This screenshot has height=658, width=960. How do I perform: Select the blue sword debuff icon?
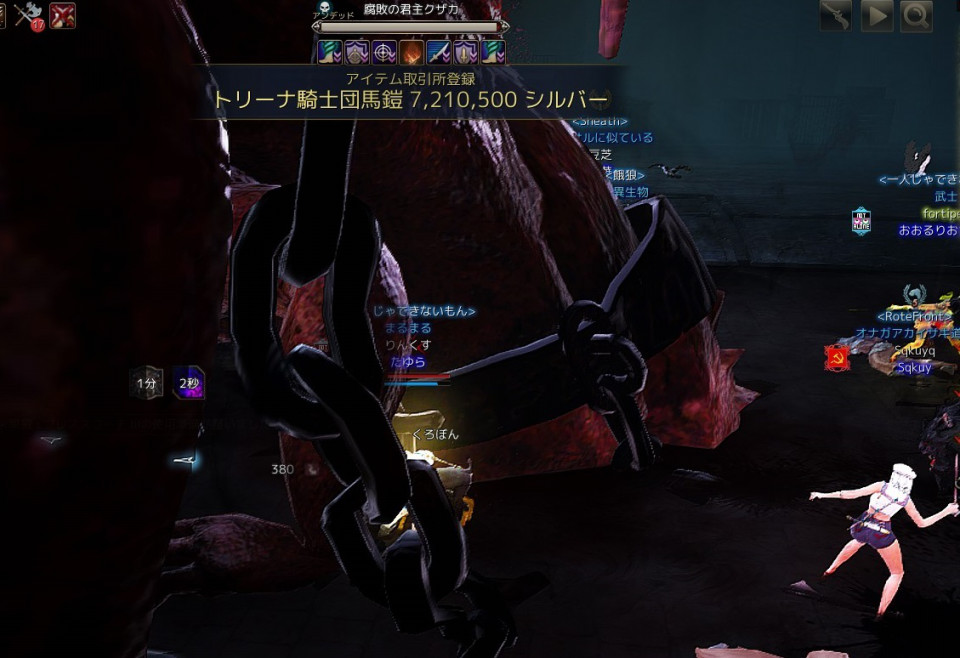(438, 52)
